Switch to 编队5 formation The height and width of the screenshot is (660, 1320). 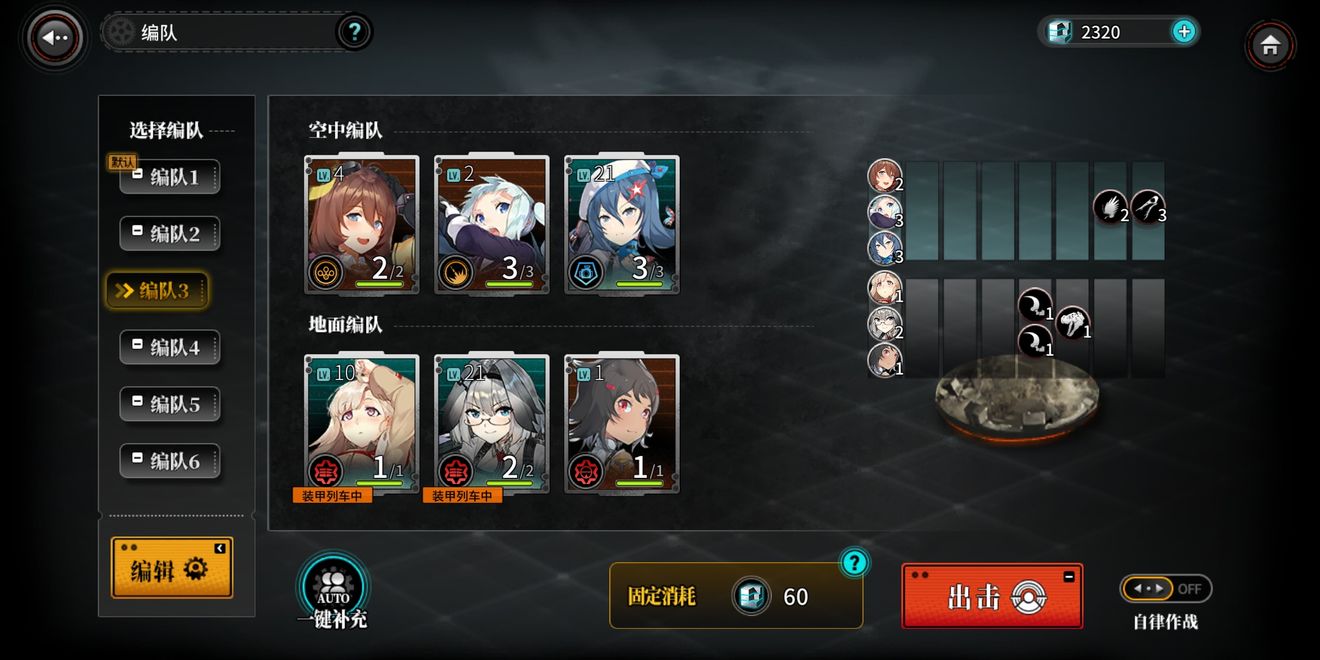tap(170, 405)
